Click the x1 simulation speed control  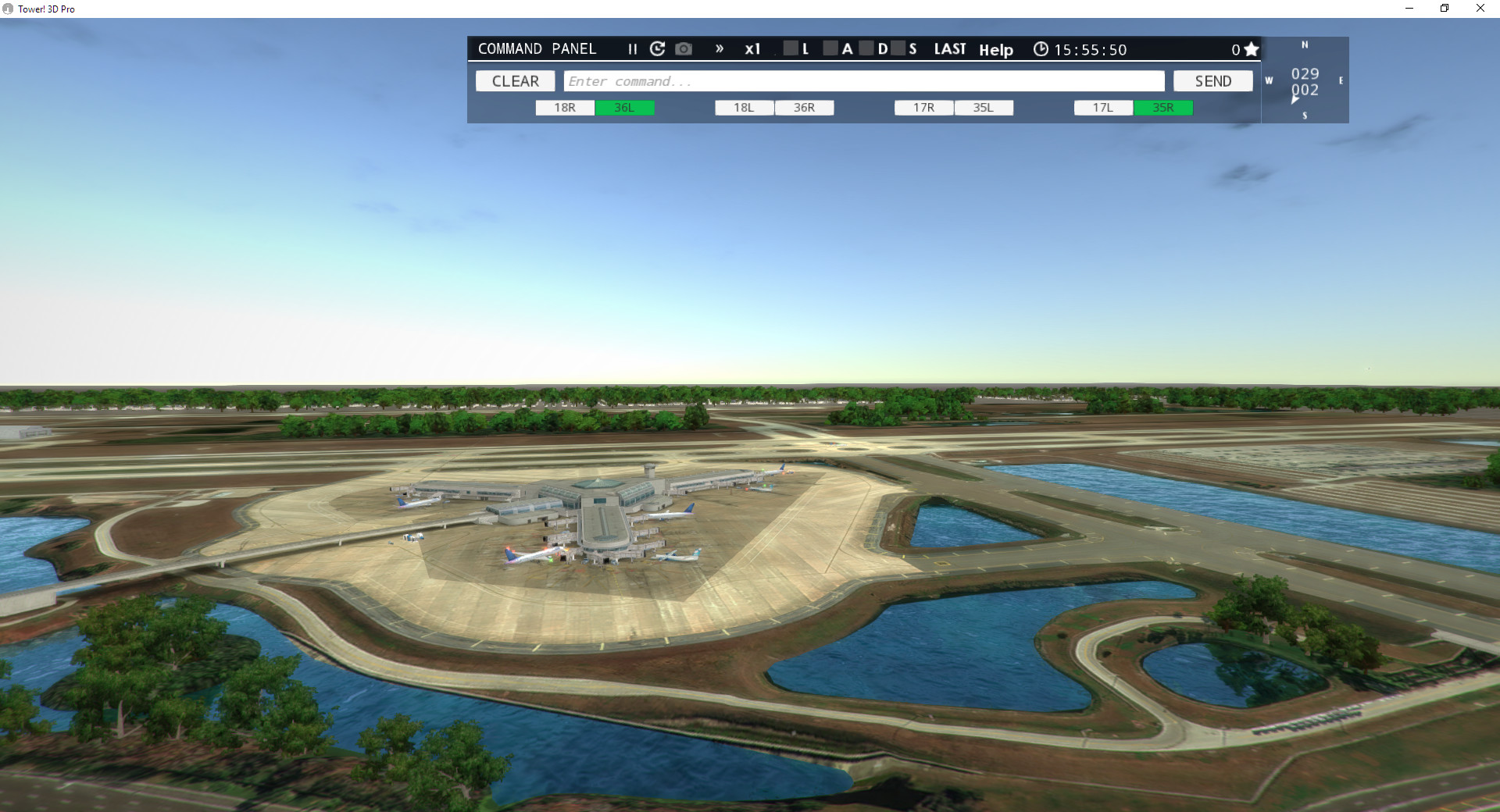[752, 49]
